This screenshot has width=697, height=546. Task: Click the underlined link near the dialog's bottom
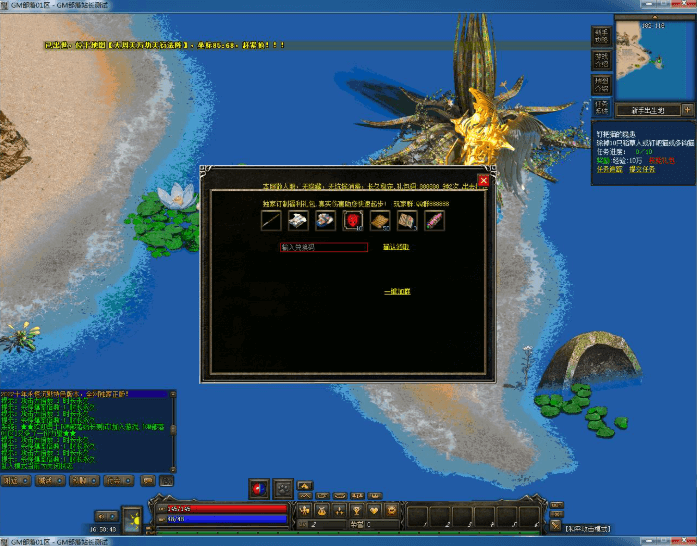click(x=397, y=291)
